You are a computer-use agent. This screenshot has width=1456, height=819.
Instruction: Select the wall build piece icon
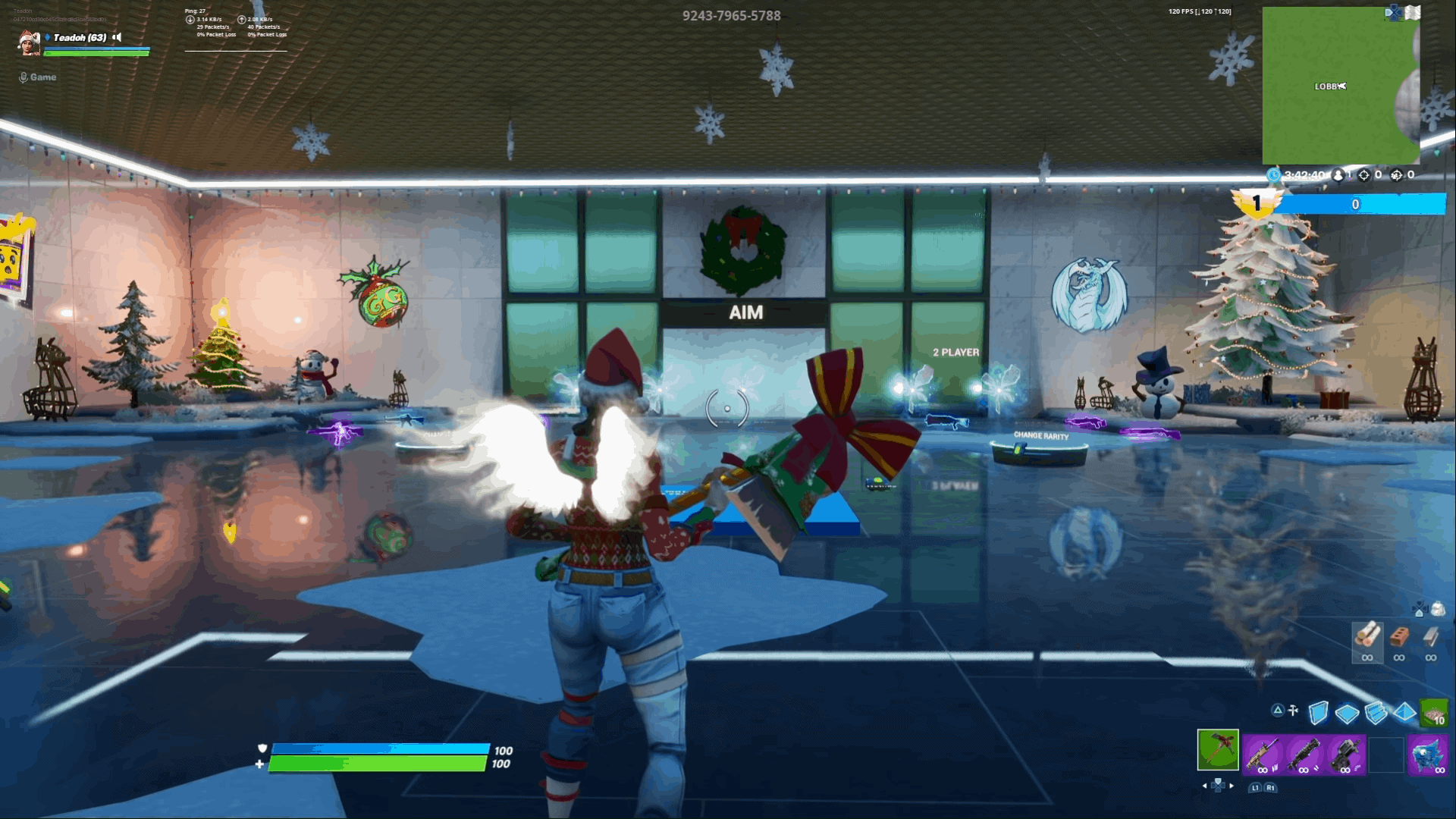[x=1319, y=714]
